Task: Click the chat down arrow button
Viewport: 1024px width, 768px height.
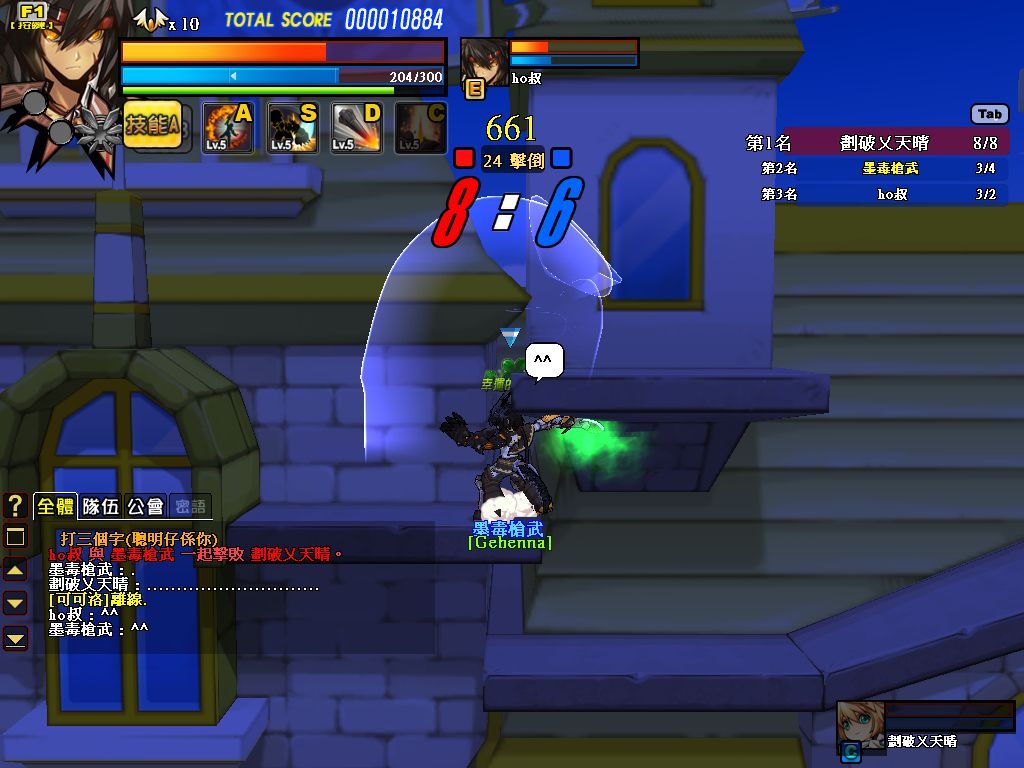Action: pos(15,603)
